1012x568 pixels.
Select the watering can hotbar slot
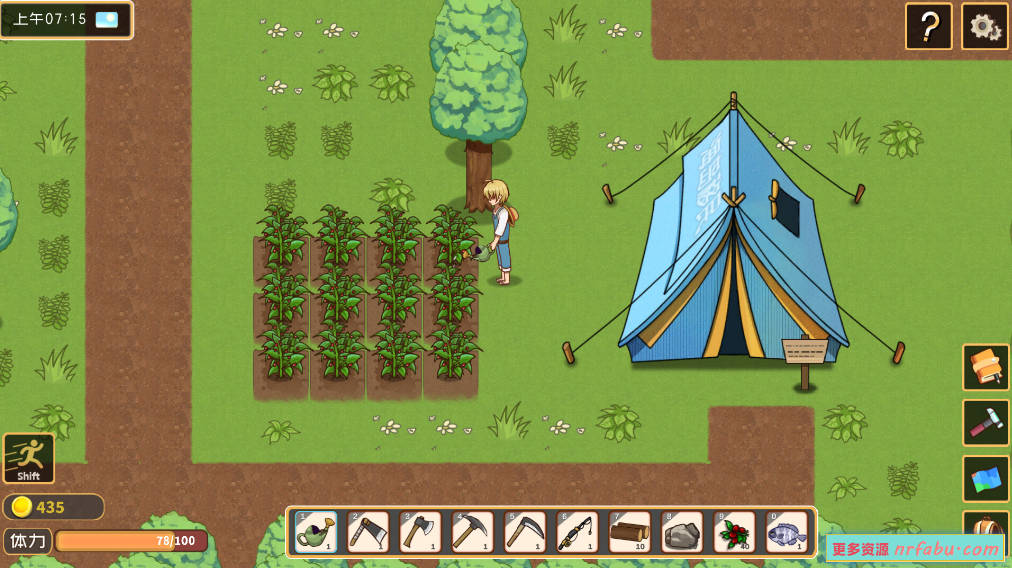(316, 531)
